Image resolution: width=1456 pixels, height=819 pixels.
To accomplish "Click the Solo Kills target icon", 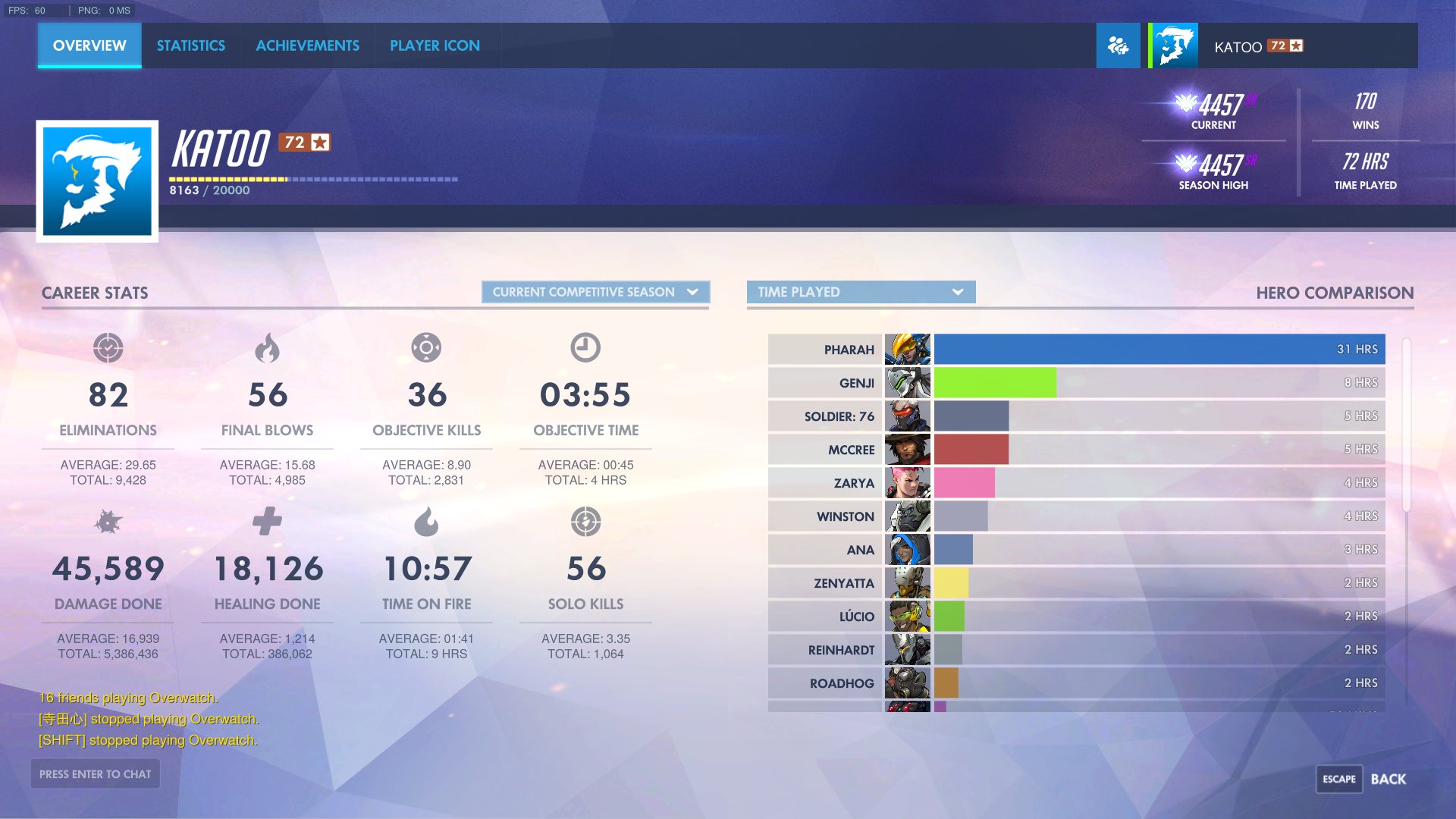I will point(585,522).
